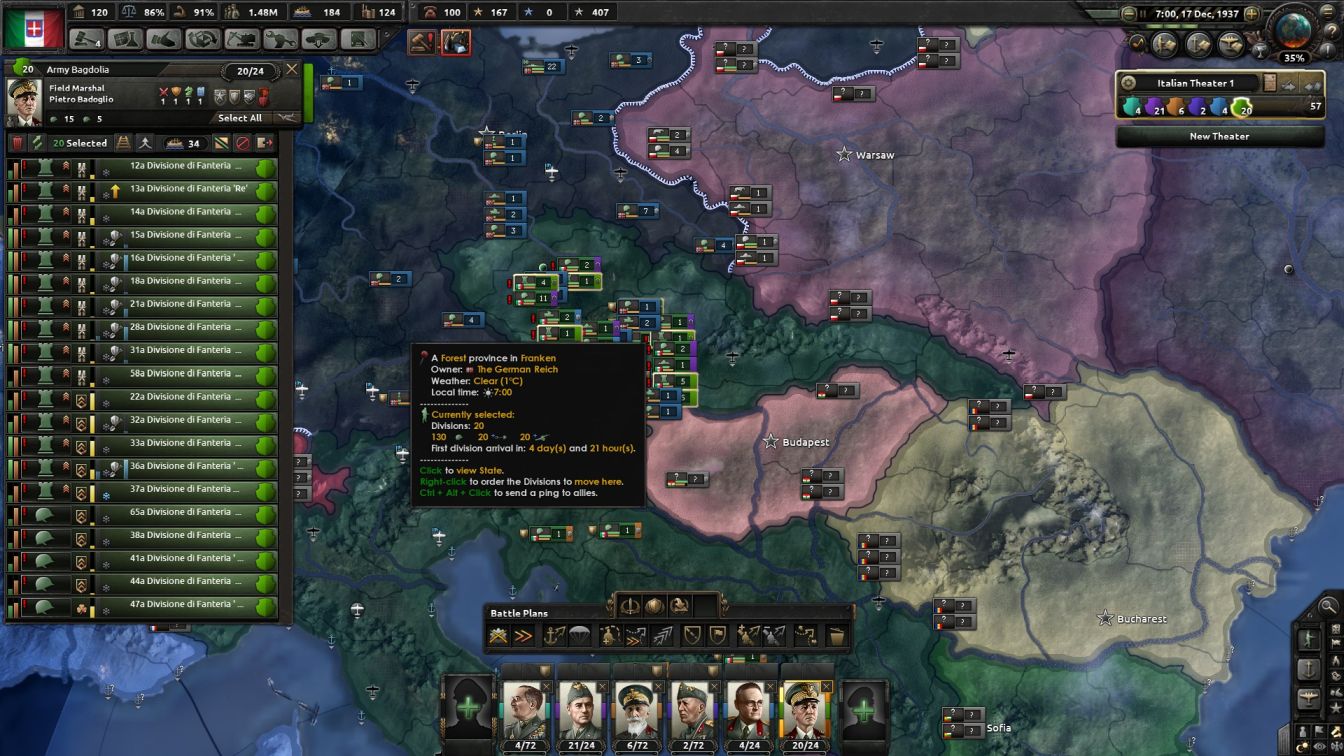Expand Italian Theater 1 with double arrows

click(1313, 85)
